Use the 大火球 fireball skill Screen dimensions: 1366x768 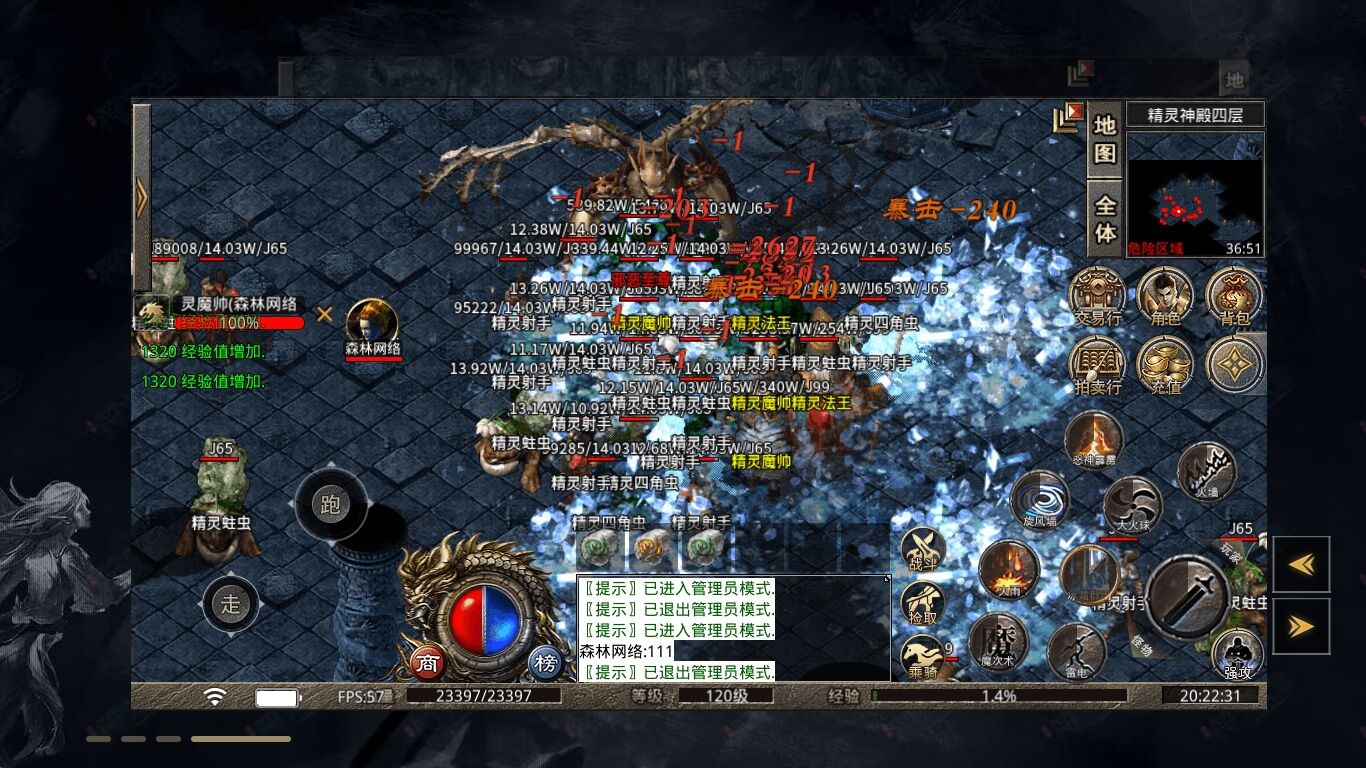click(x=1131, y=505)
